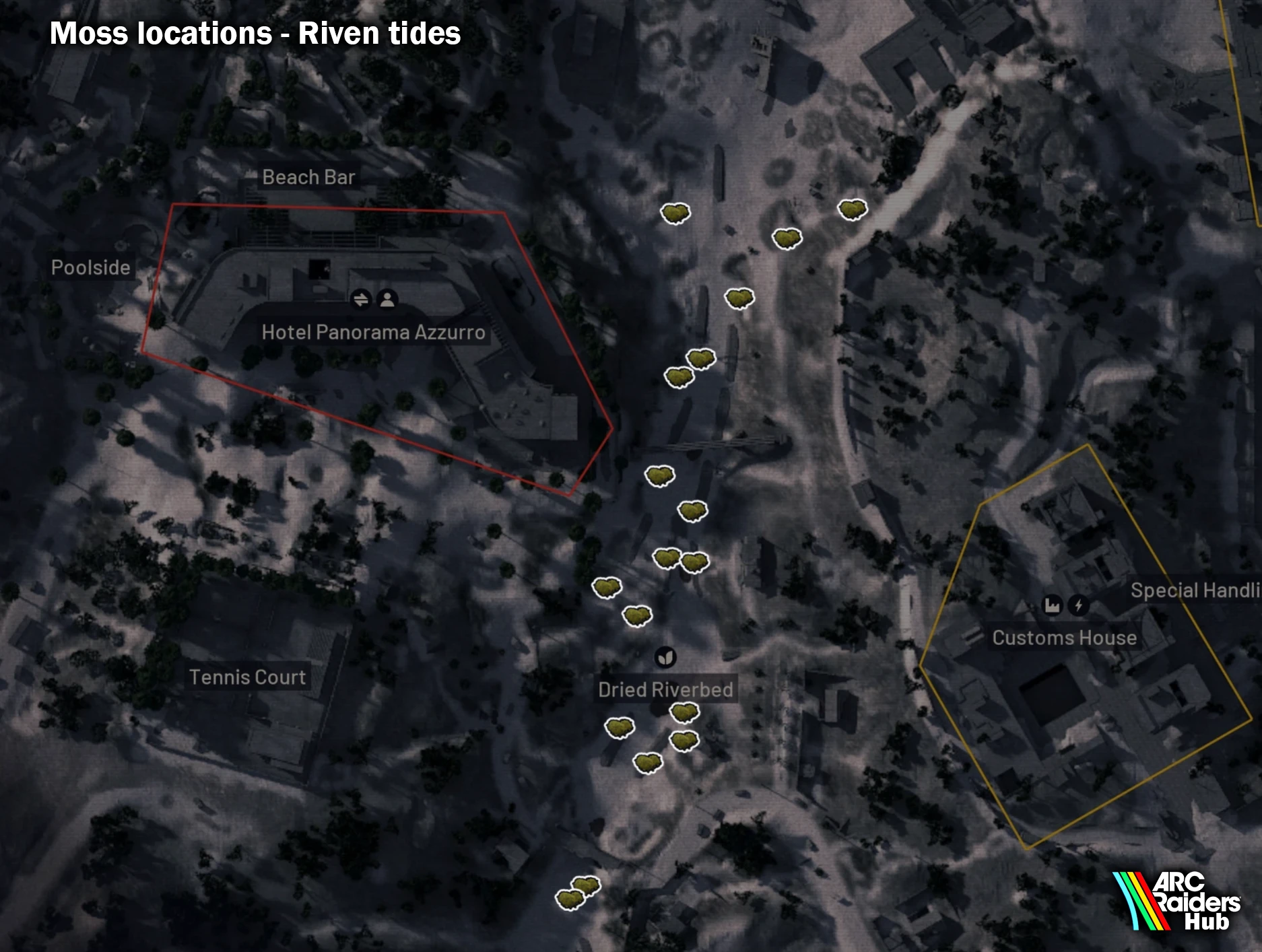This screenshot has width=1262, height=952.
Task: Click the Tennis Court map label
Action: point(247,677)
